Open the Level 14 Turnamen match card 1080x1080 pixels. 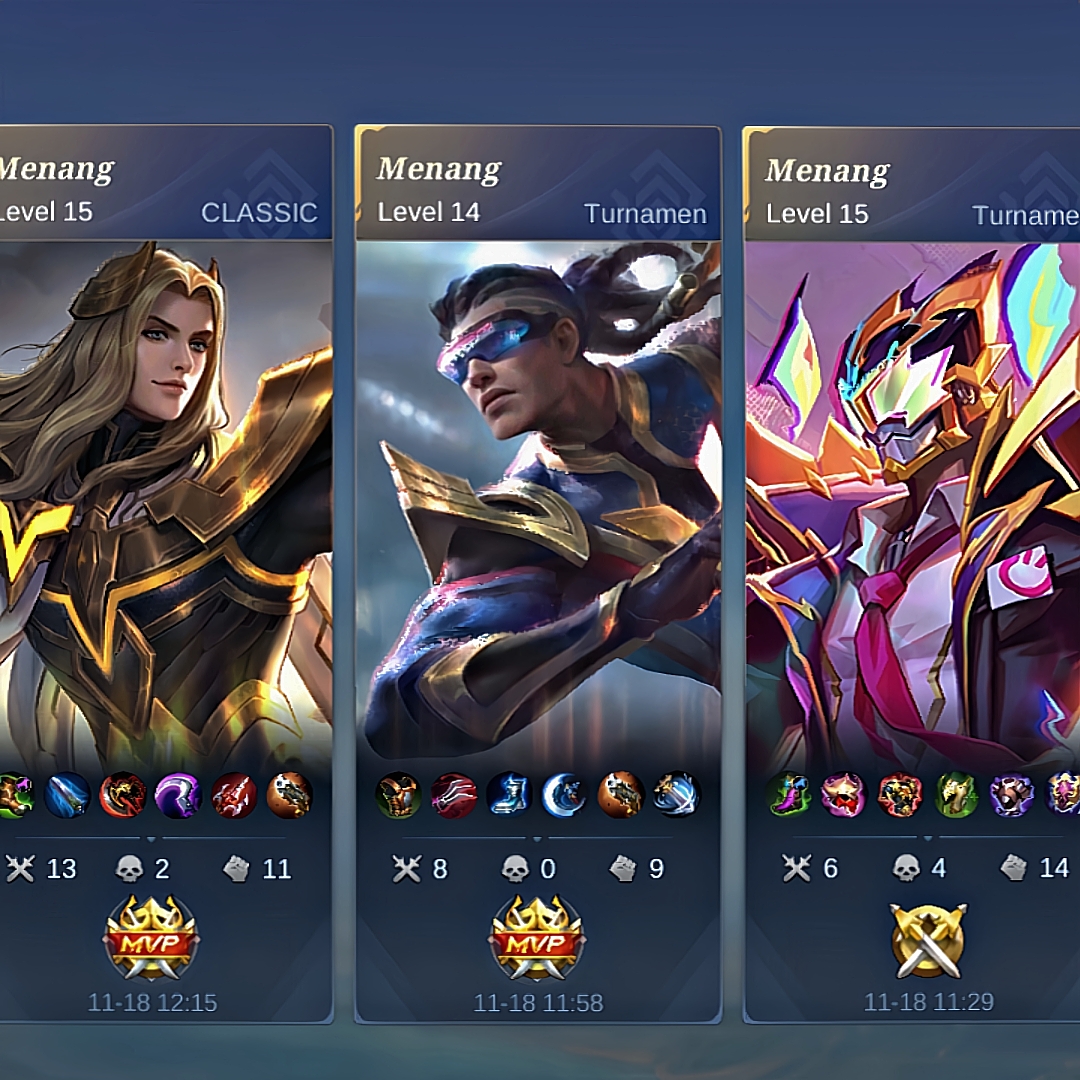click(538, 500)
